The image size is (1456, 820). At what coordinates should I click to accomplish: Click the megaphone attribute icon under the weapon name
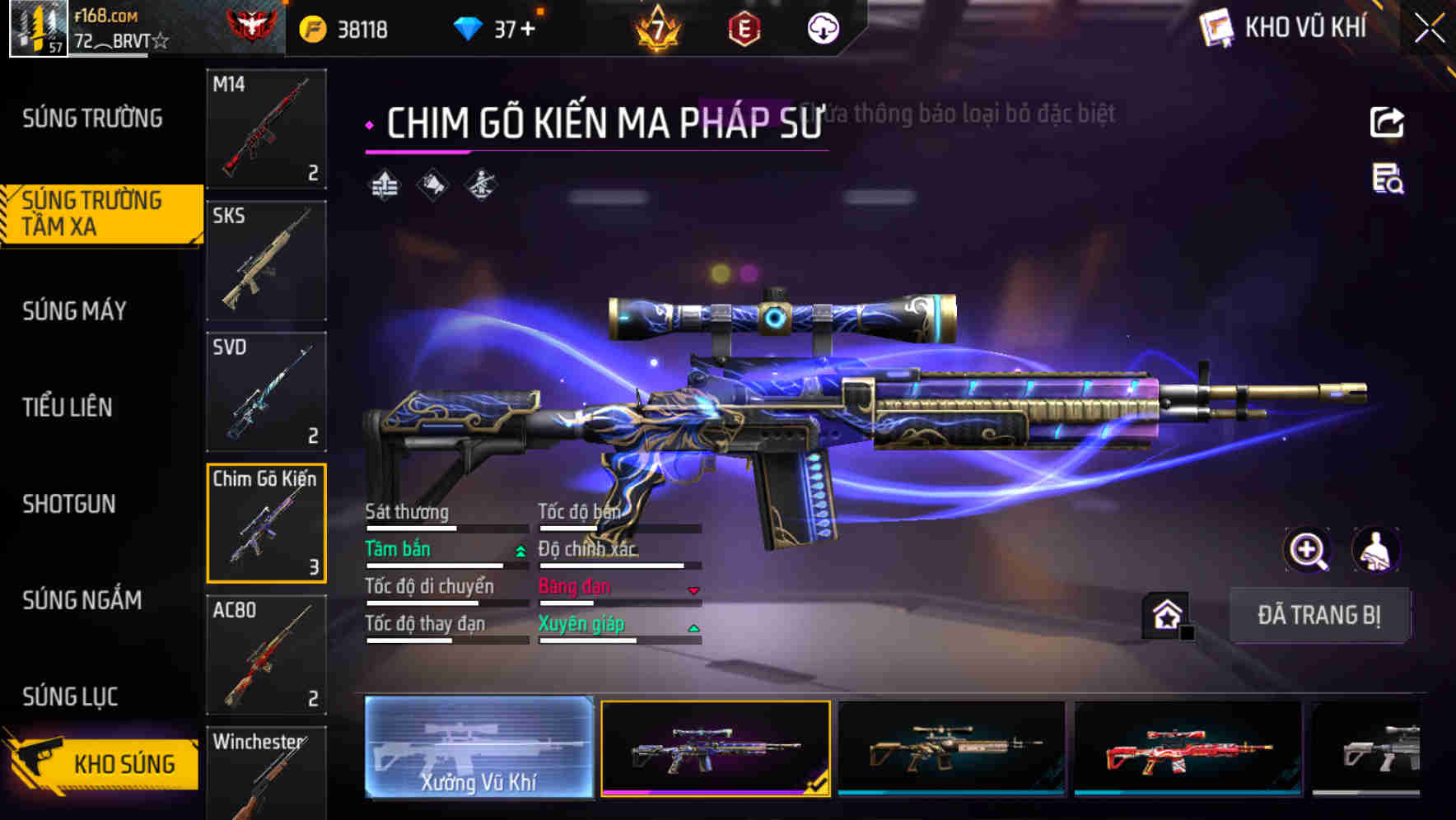pyautogui.click(x=432, y=185)
